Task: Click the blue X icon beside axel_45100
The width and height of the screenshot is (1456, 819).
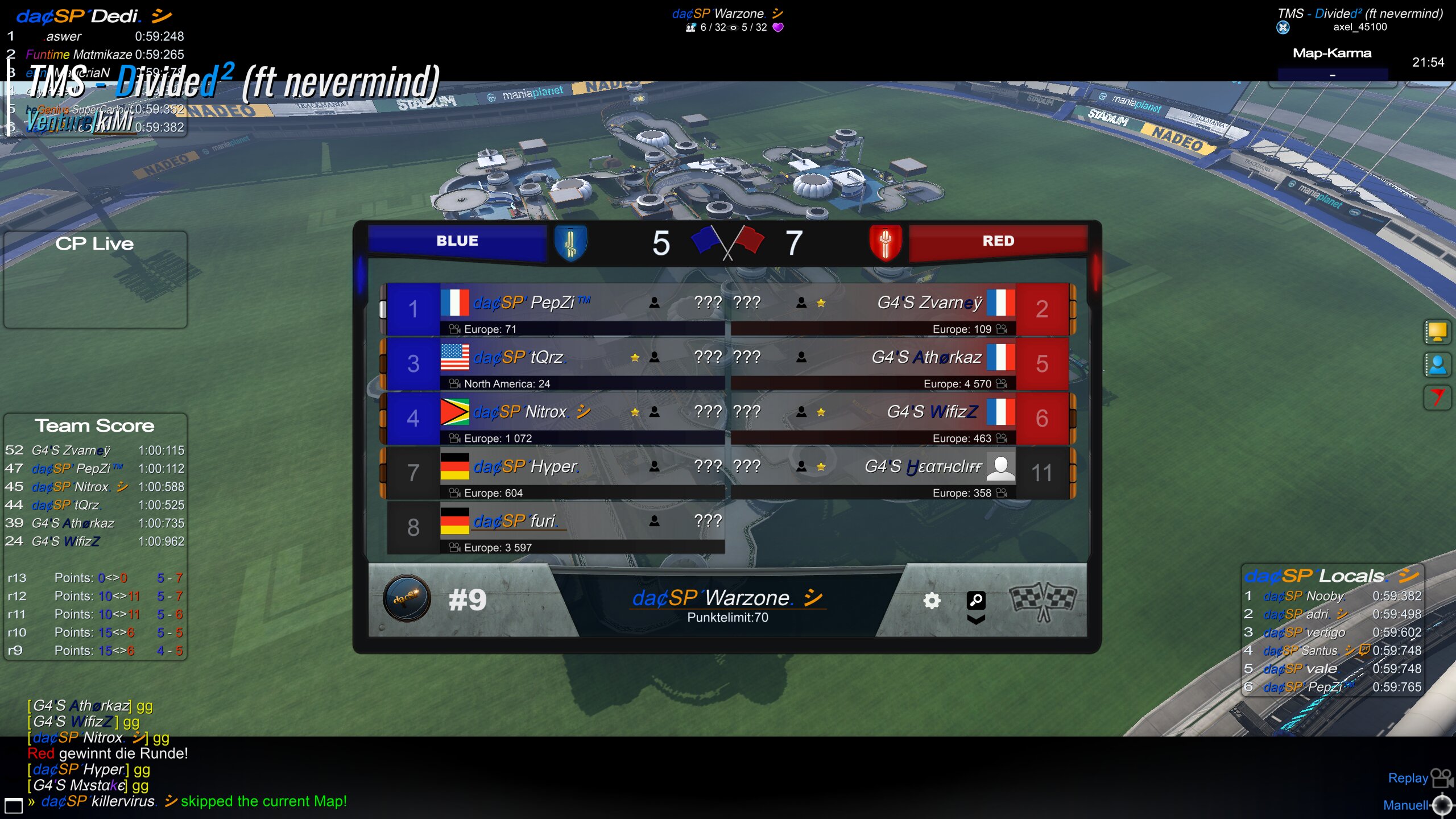Action: [x=1283, y=27]
